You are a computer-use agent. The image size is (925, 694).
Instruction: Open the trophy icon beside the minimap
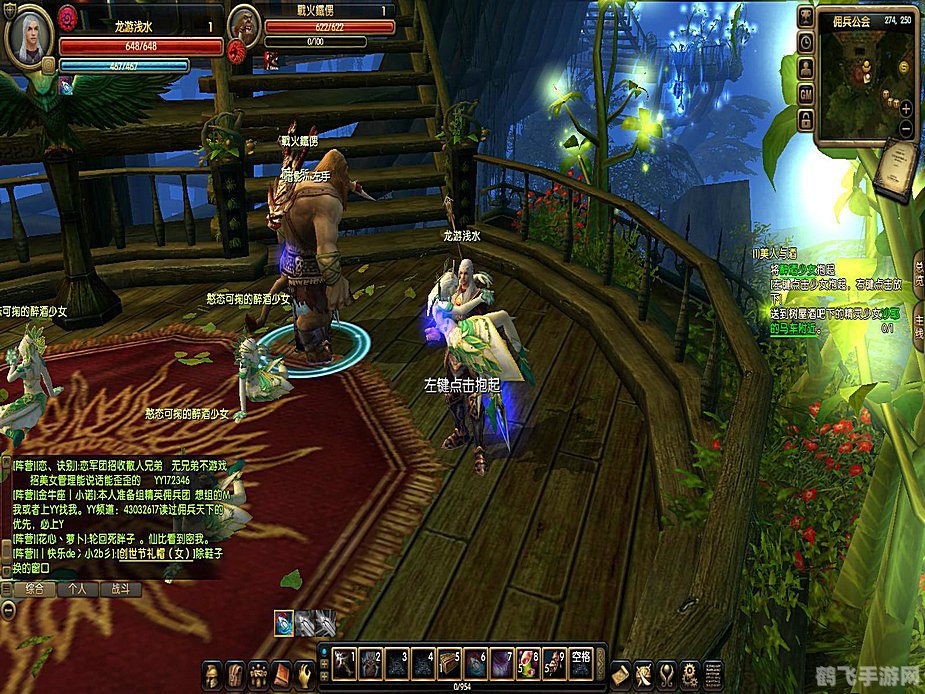(805, 17)
